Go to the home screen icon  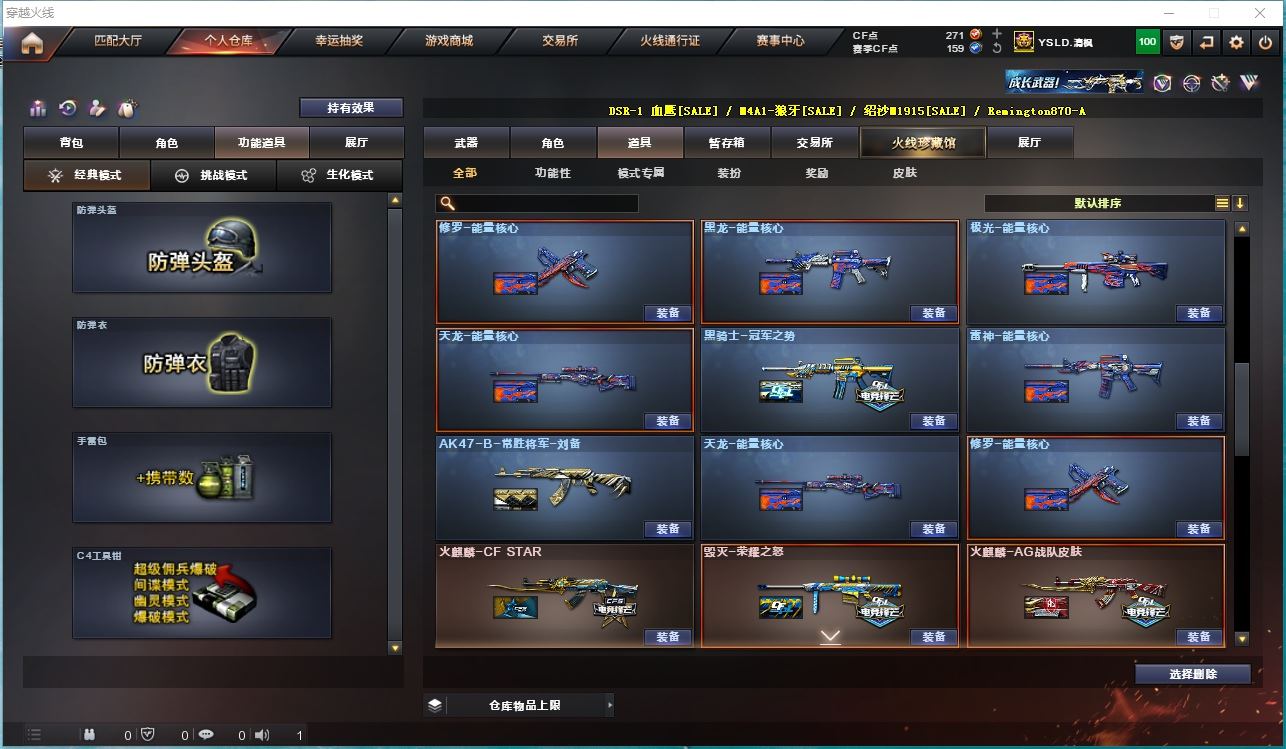click(32, 43)
